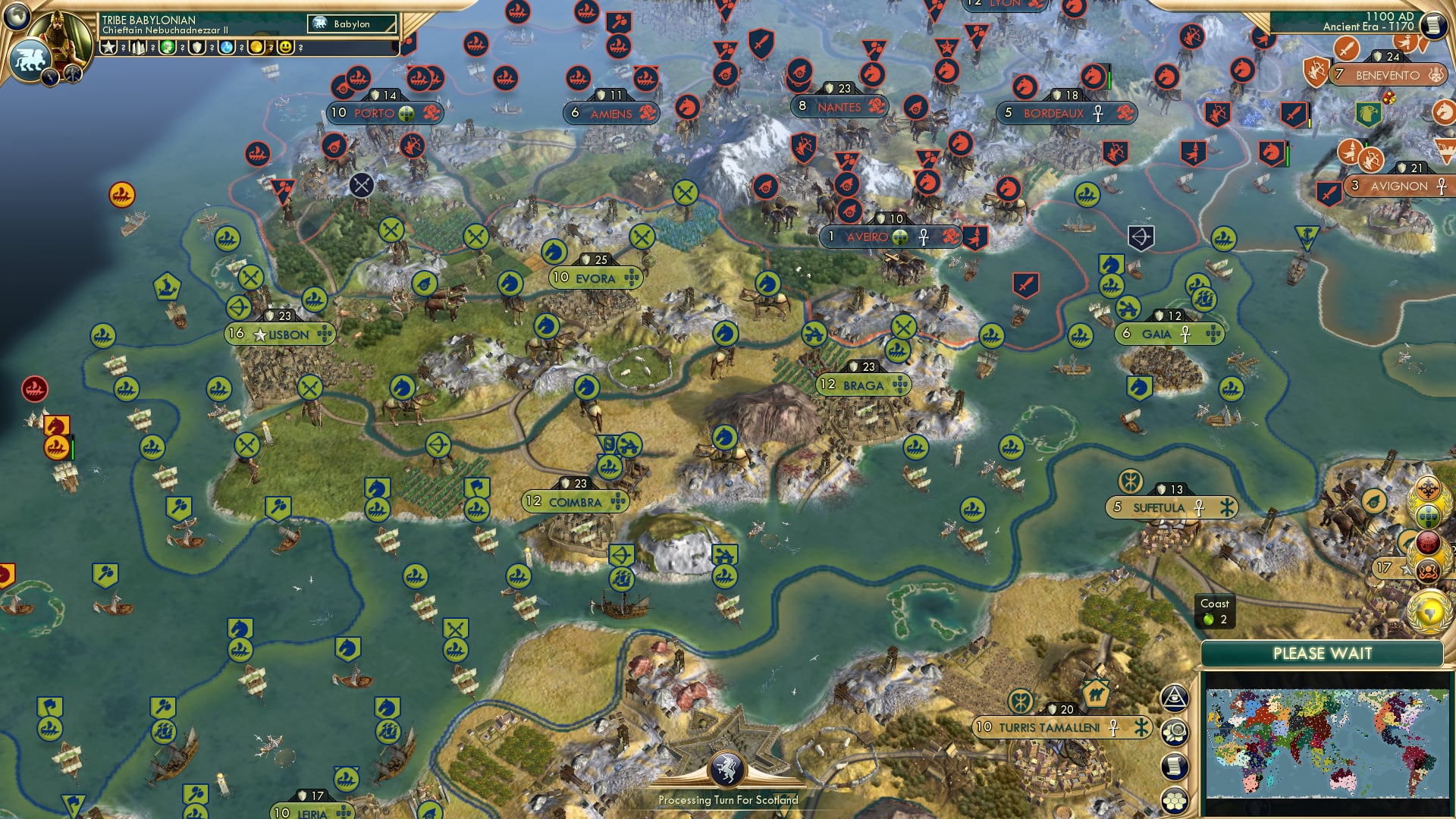This screenshot has width=1456, height=819.
Task: Click the scroll notification log icon above minimap
Action: point(1175,766)
